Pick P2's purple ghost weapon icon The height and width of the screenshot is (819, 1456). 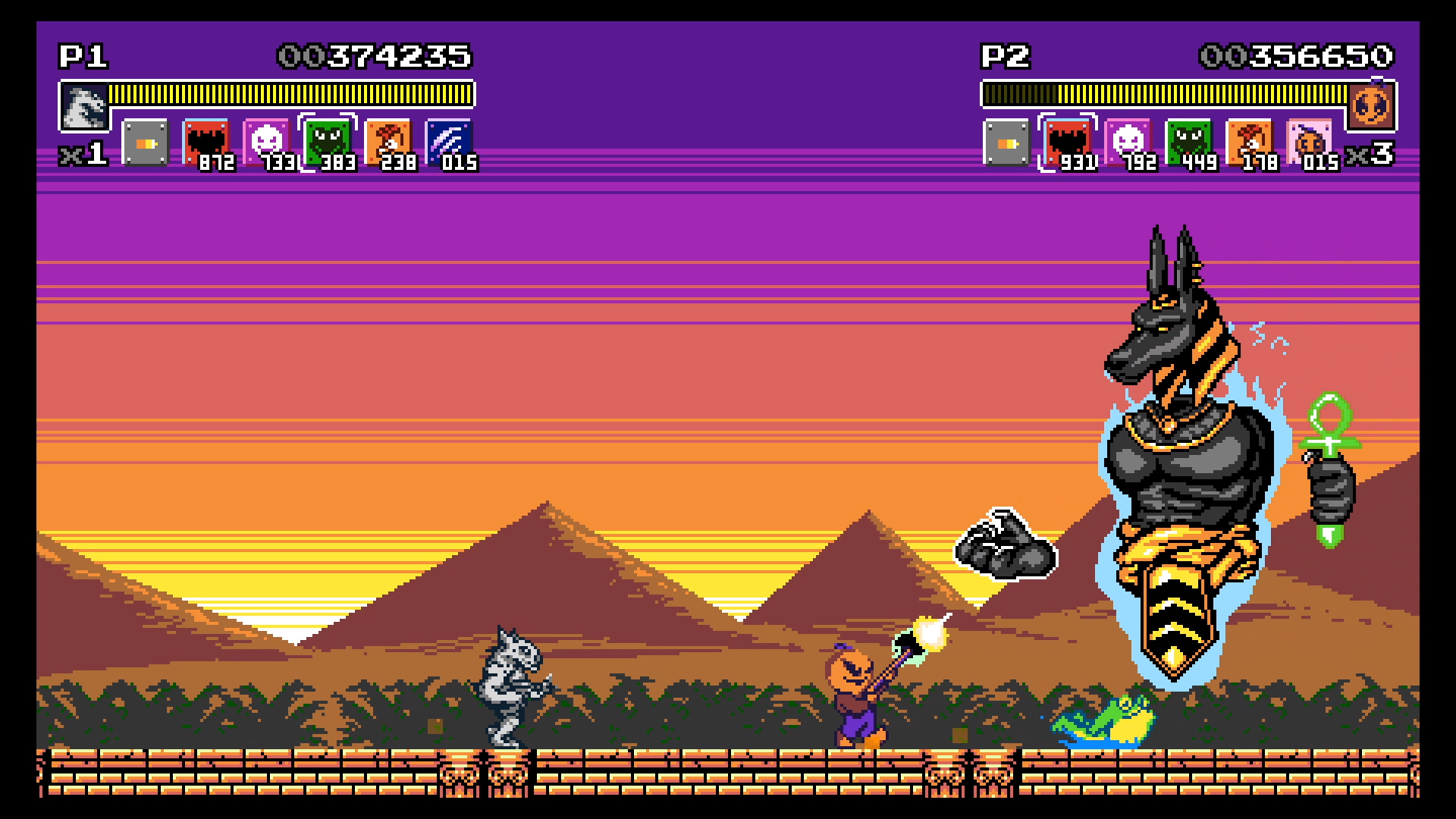click(x=1128, y=142)
